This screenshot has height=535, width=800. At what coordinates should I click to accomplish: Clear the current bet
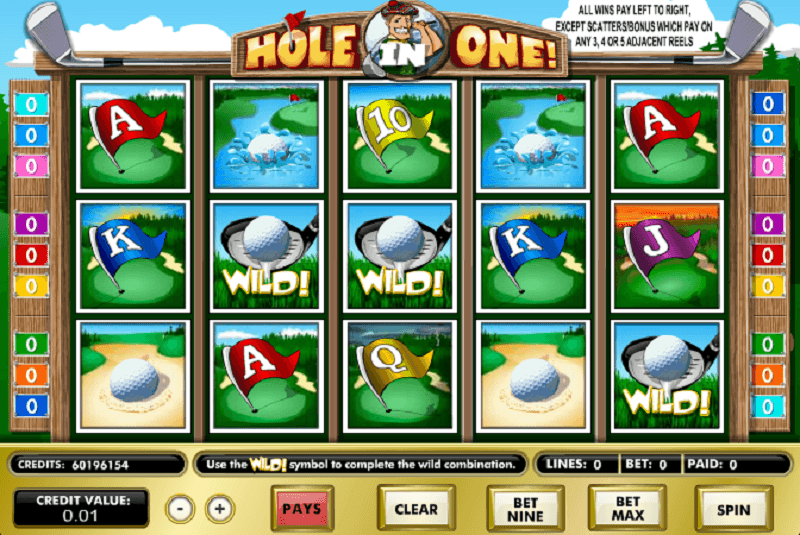(416, 508)
